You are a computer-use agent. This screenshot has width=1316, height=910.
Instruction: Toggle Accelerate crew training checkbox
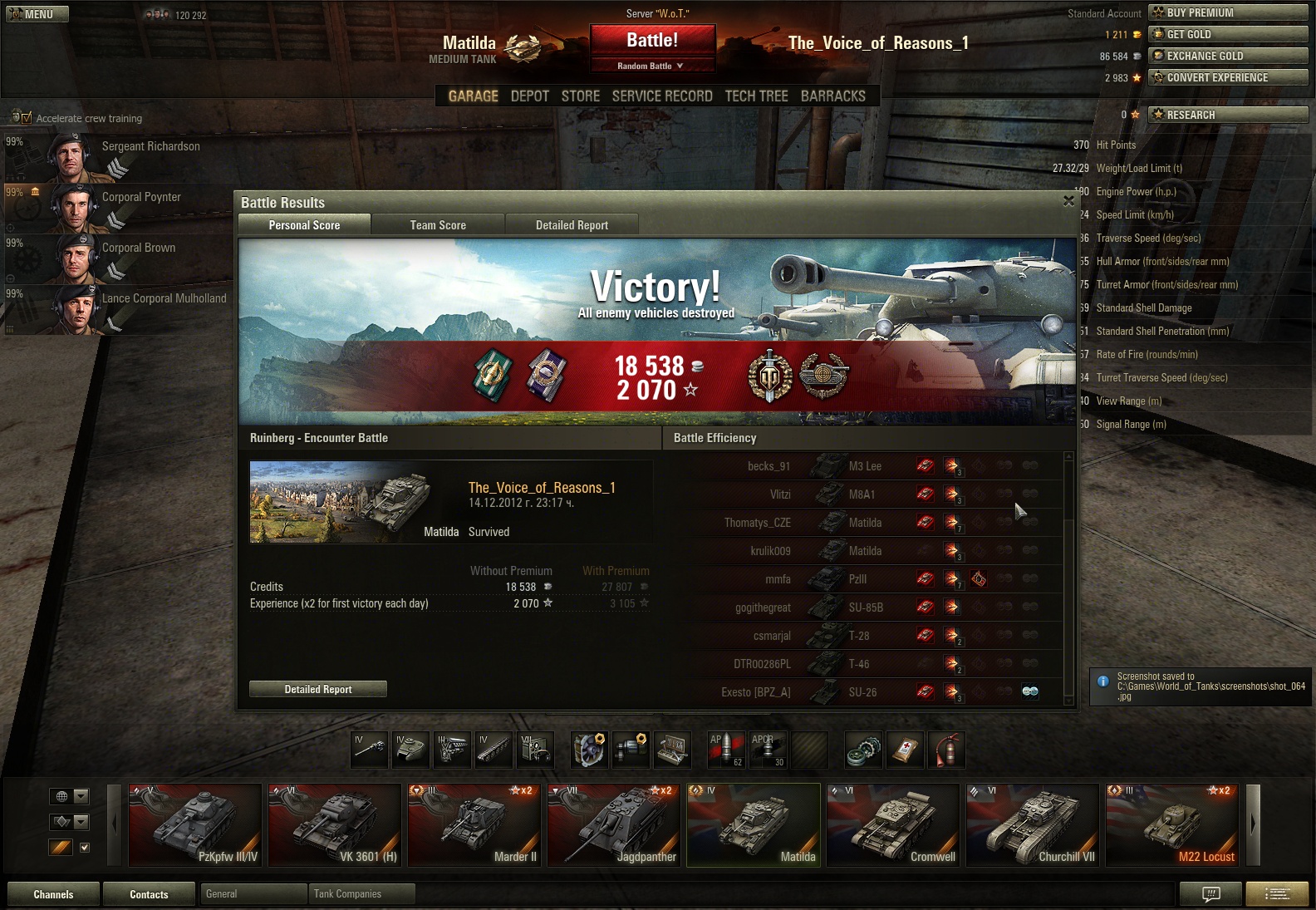tap(26, 118)
